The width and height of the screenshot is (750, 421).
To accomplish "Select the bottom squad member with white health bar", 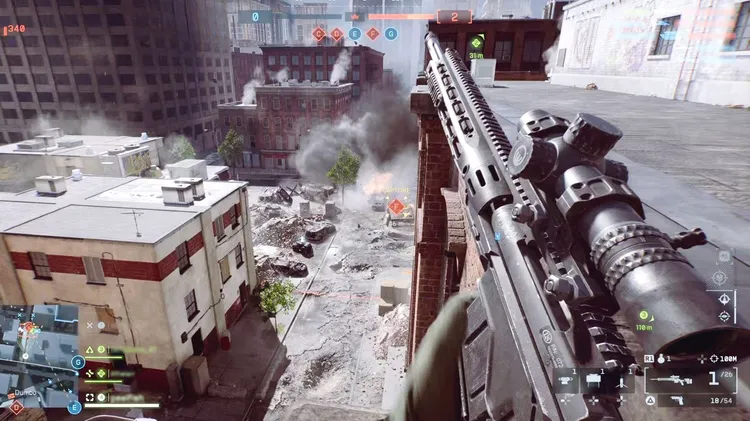I will (x=118, y=399).
